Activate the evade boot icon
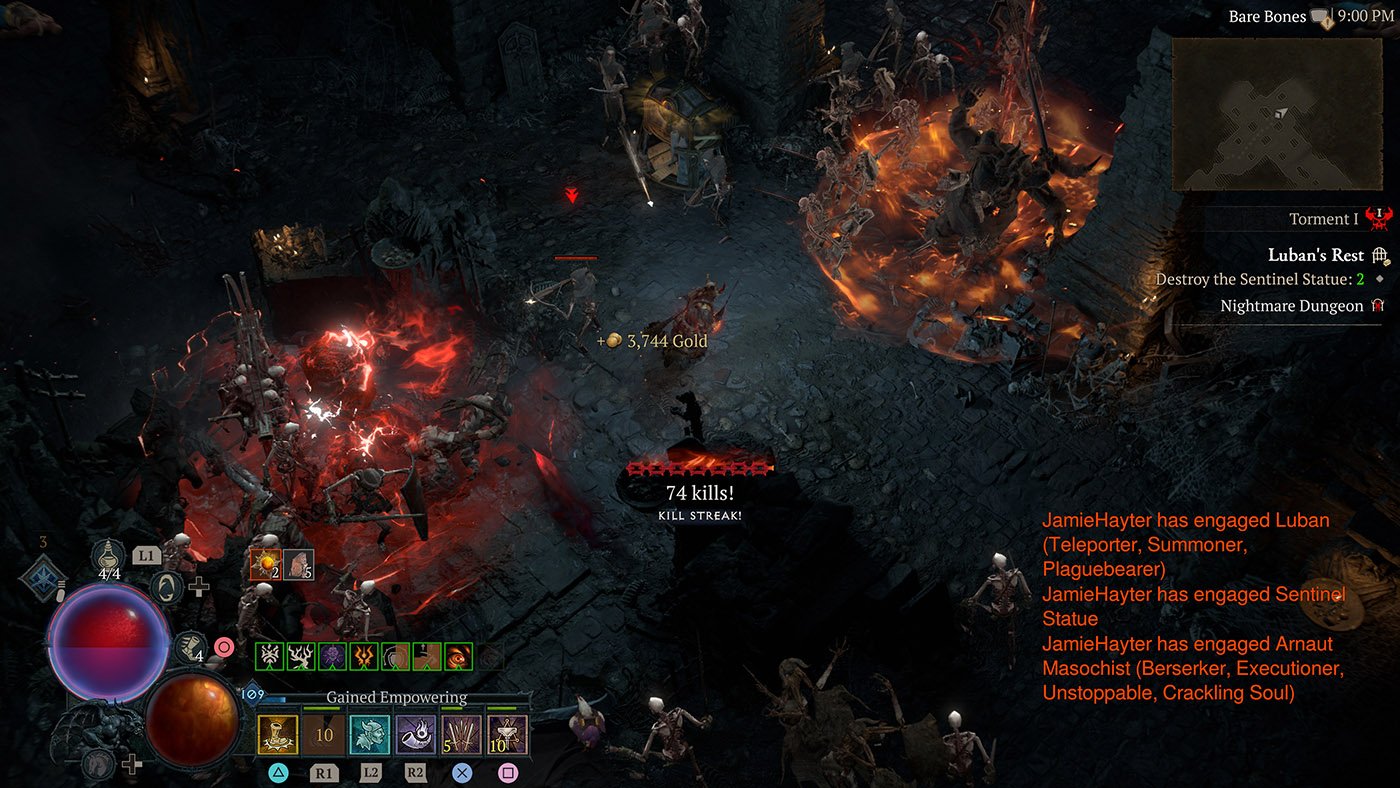This screenshot has width=1400, height=788. [x=188, y=646]
